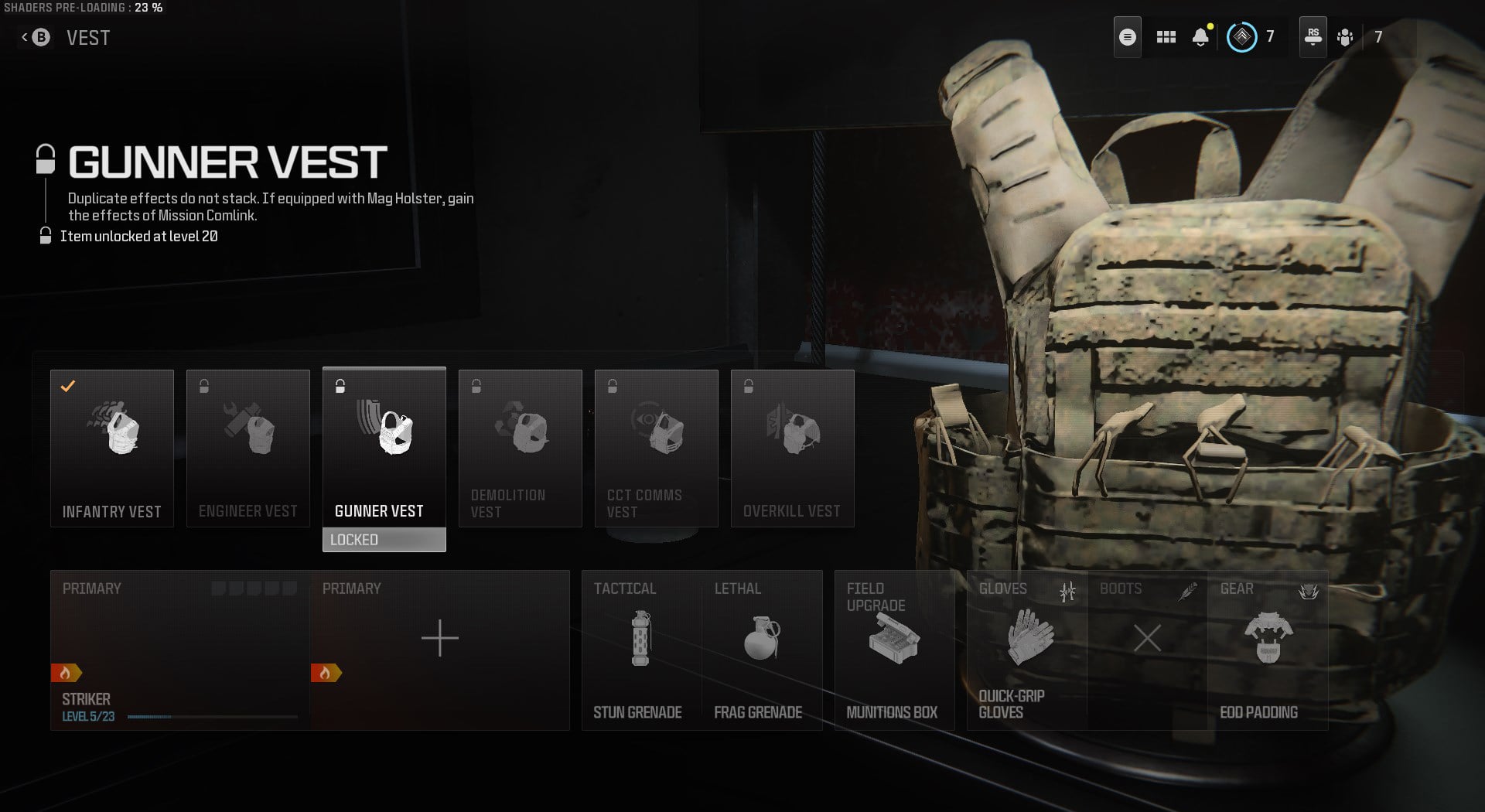Viewport: 1485px width, 812px height.
Task: Switch to the BOOTS slot tab
Action: [x=1121, y=589]
